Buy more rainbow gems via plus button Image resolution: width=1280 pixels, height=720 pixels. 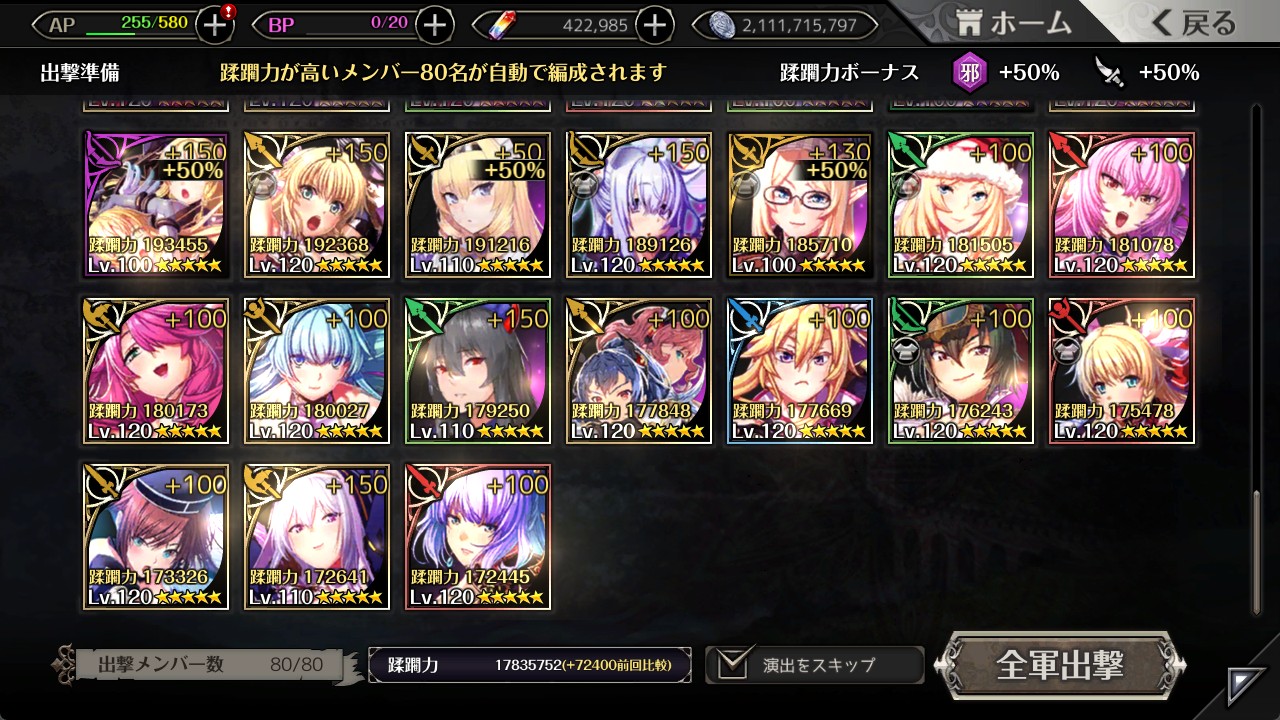[x=654, y=25]
